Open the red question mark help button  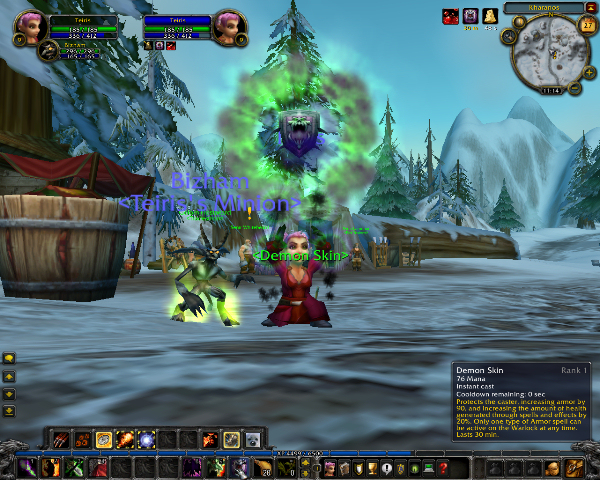[443, 468]
